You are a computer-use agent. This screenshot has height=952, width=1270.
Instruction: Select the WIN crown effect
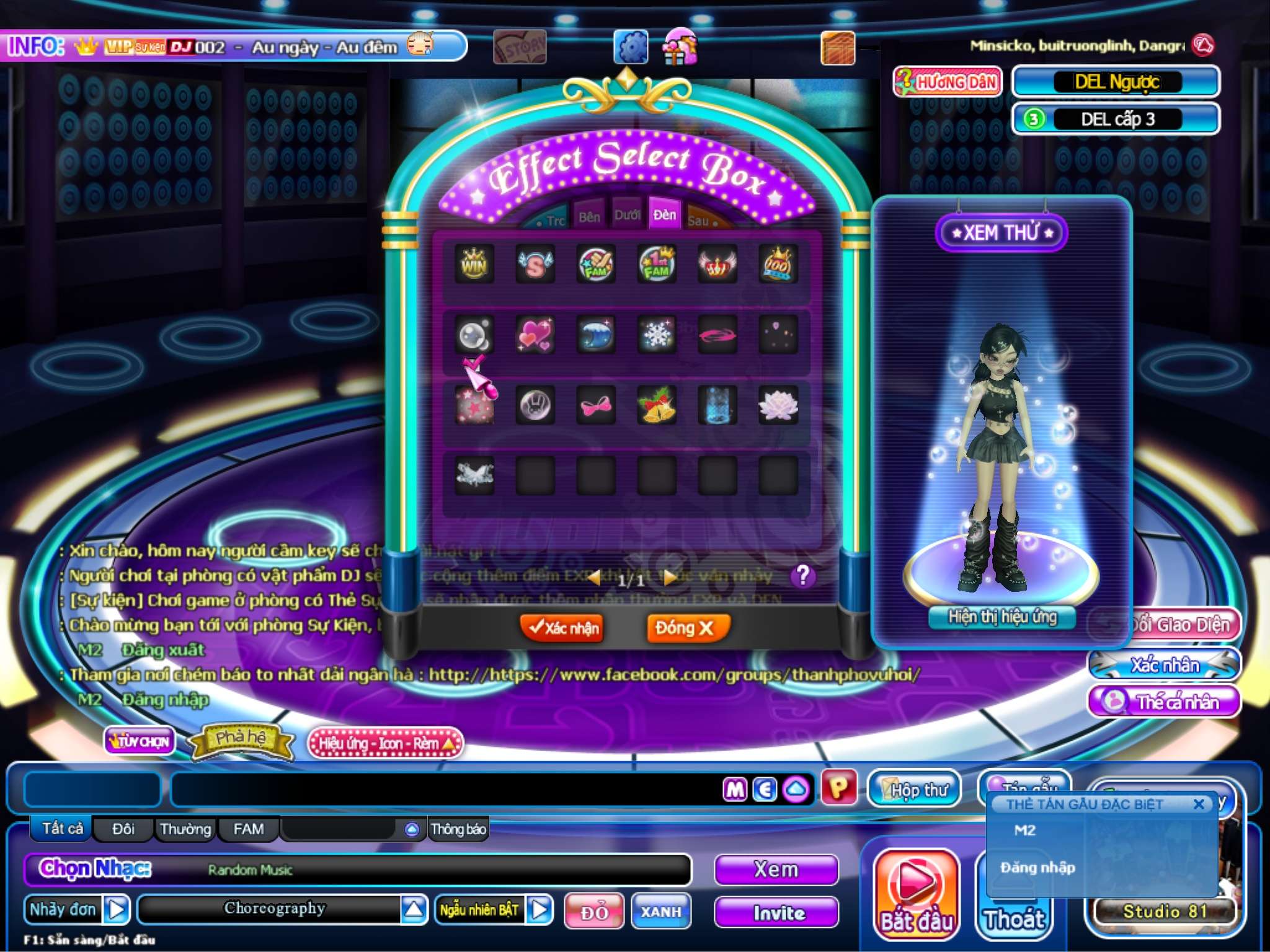474,265
